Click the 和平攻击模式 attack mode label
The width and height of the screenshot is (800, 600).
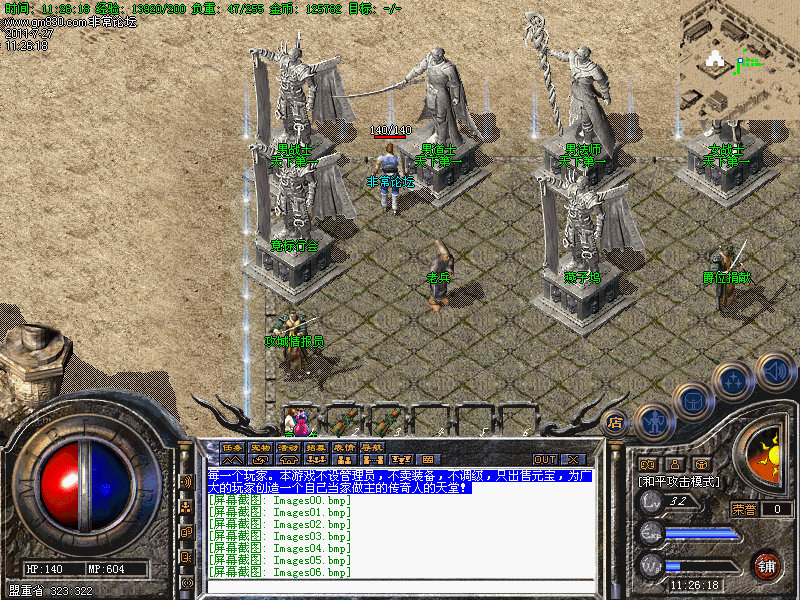[x=680, y=481]
